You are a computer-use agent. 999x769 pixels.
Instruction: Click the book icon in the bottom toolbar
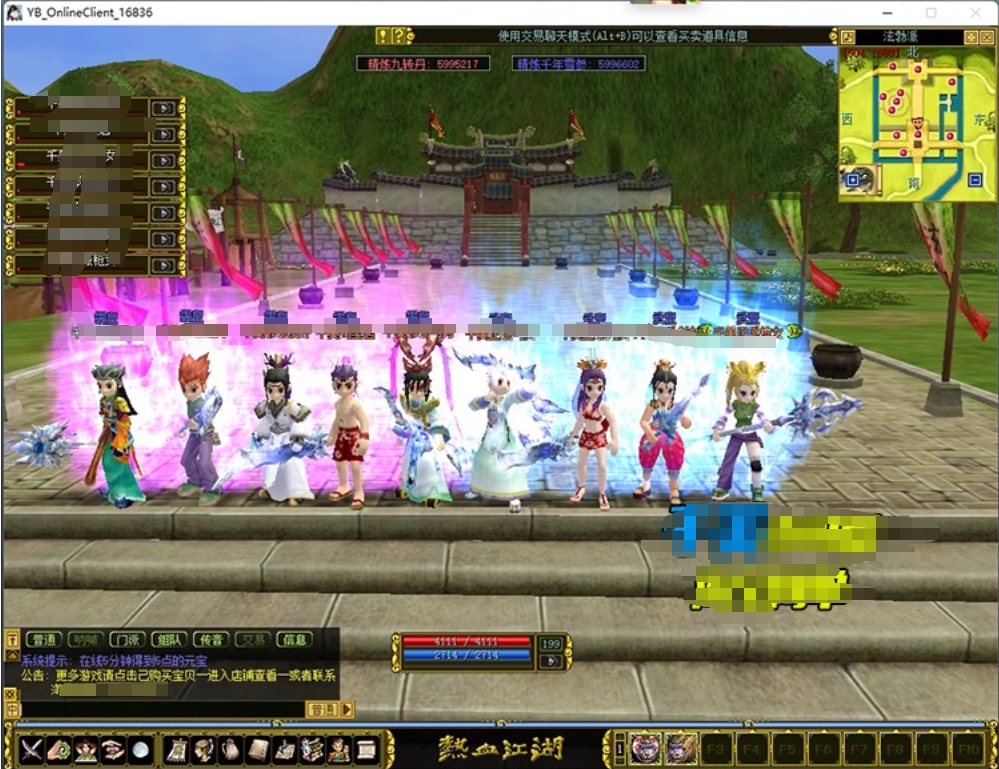coord(258,749)
